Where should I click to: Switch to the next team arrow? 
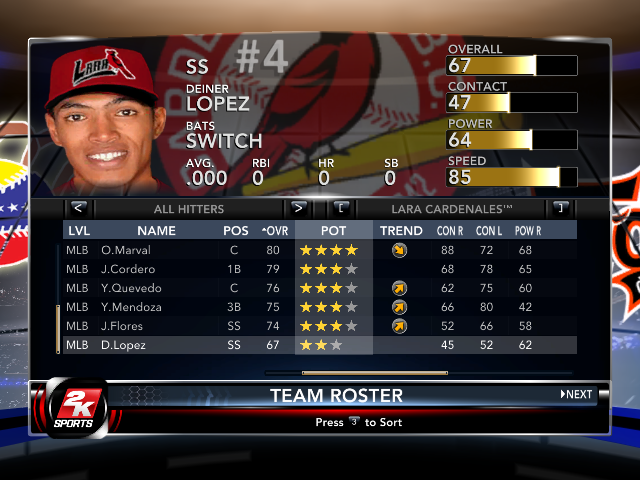click(560, 208)
